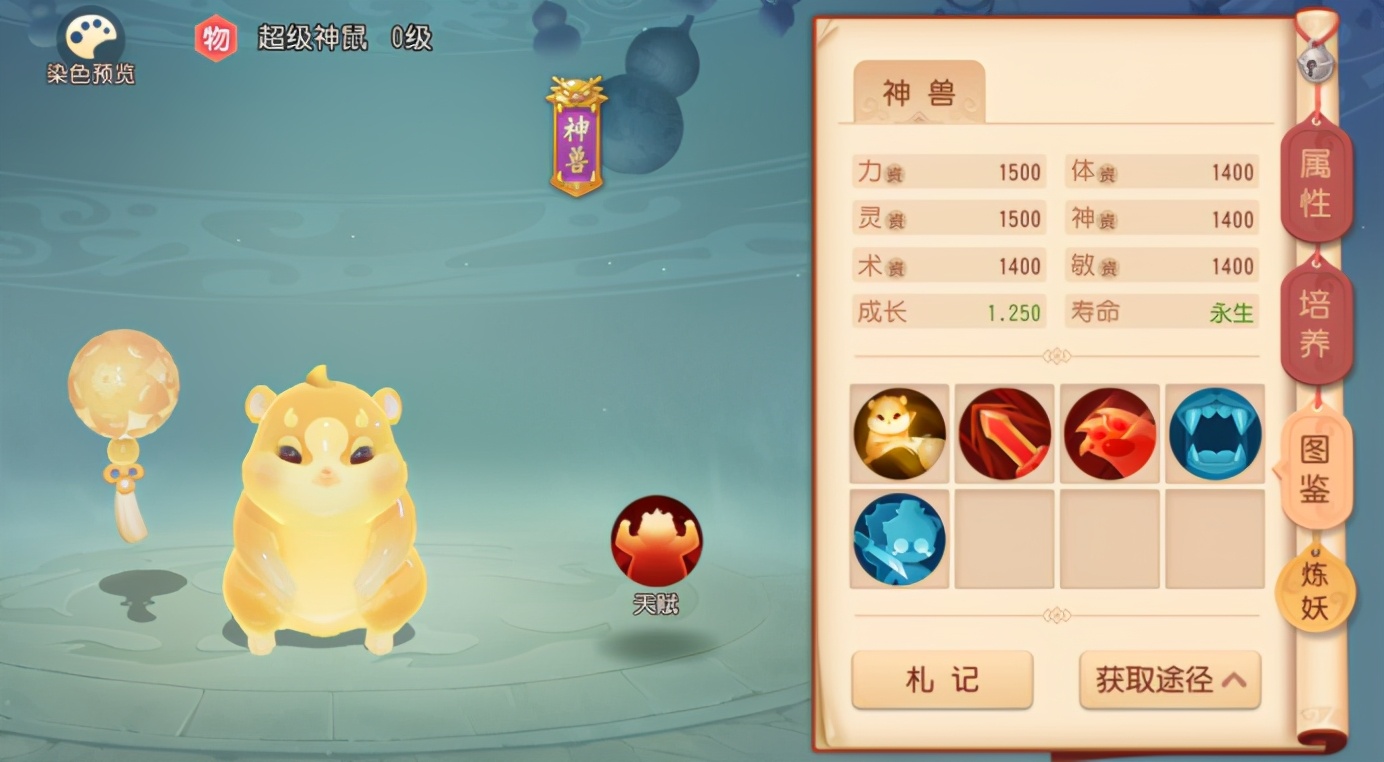This screenshot has width=1384, height=762.
Task: Expand the 获取途径 acquisition methods panel
Action: tap(1168, 678)
